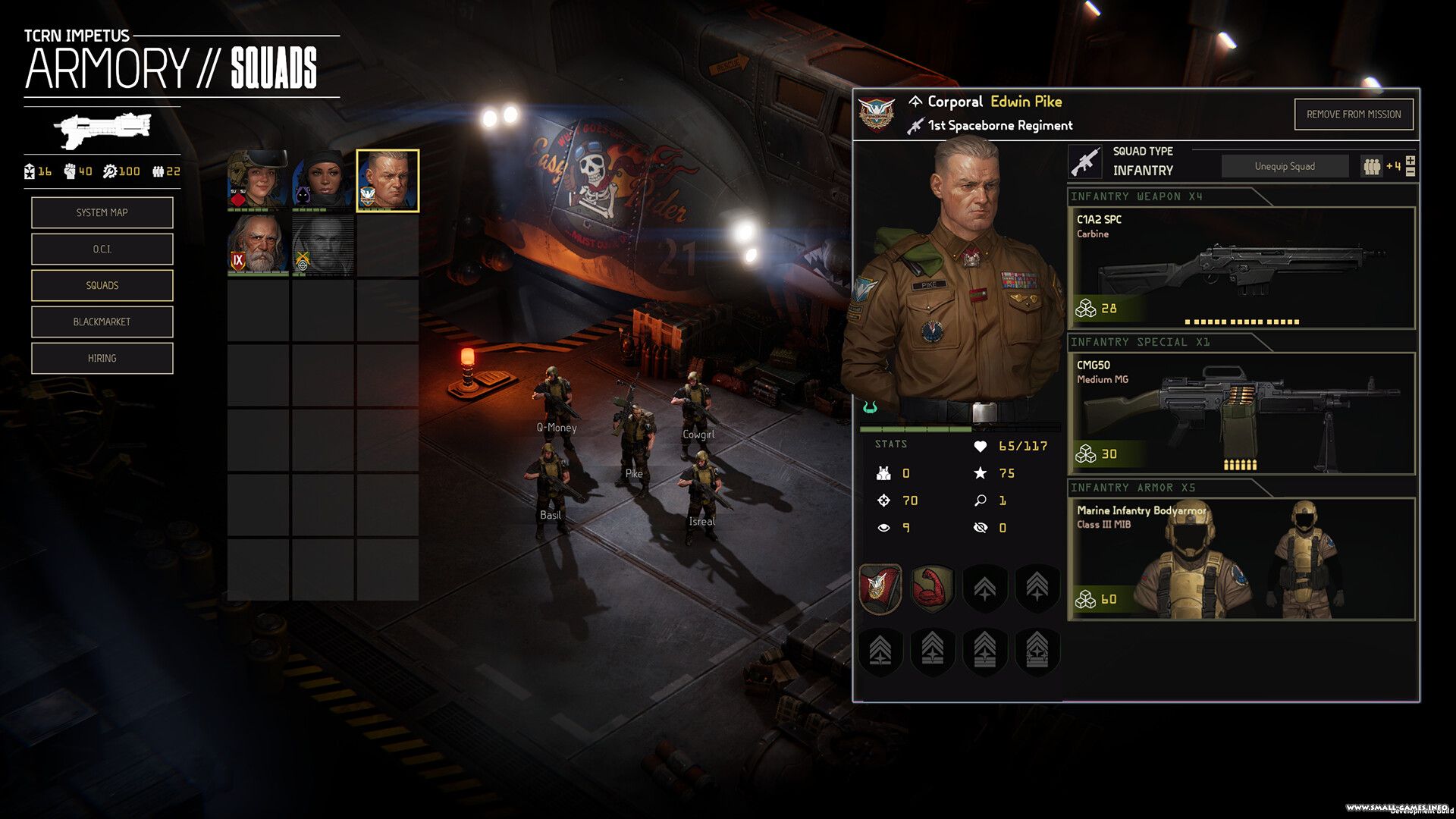Decrease squad size with minus button
Viewport: 1456px width, 819px height.
(1410, 172)
